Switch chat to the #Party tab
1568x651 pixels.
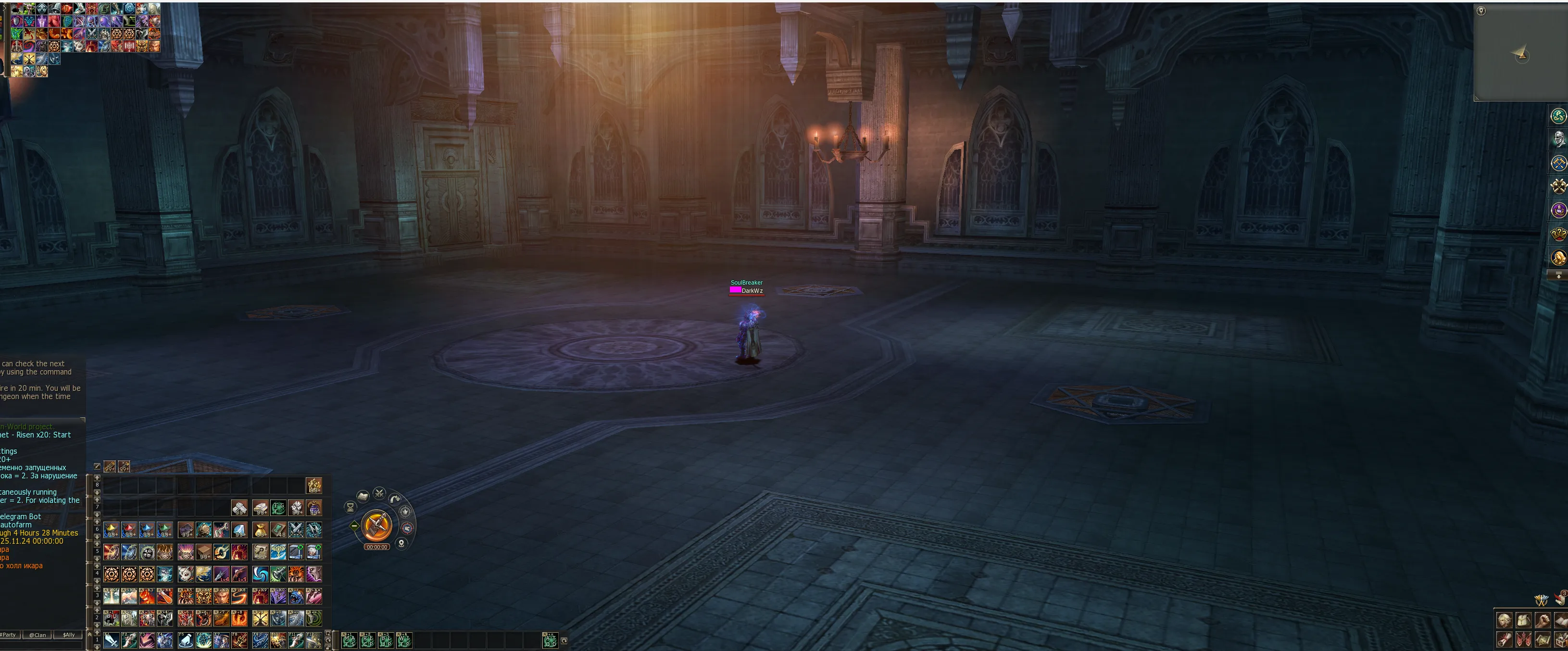click(9, 635)
